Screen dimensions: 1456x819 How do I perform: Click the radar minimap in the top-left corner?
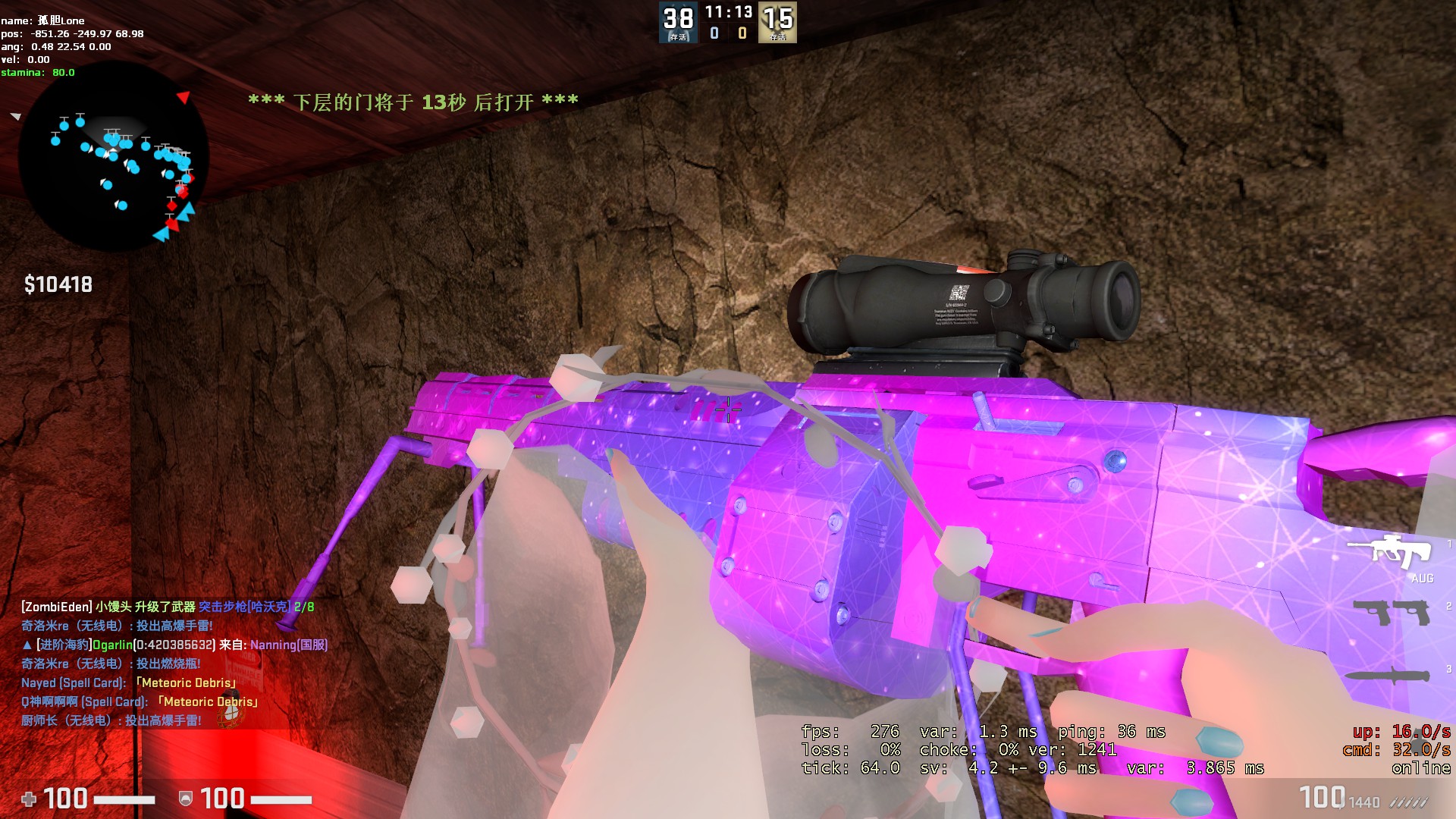click(114, 163)
